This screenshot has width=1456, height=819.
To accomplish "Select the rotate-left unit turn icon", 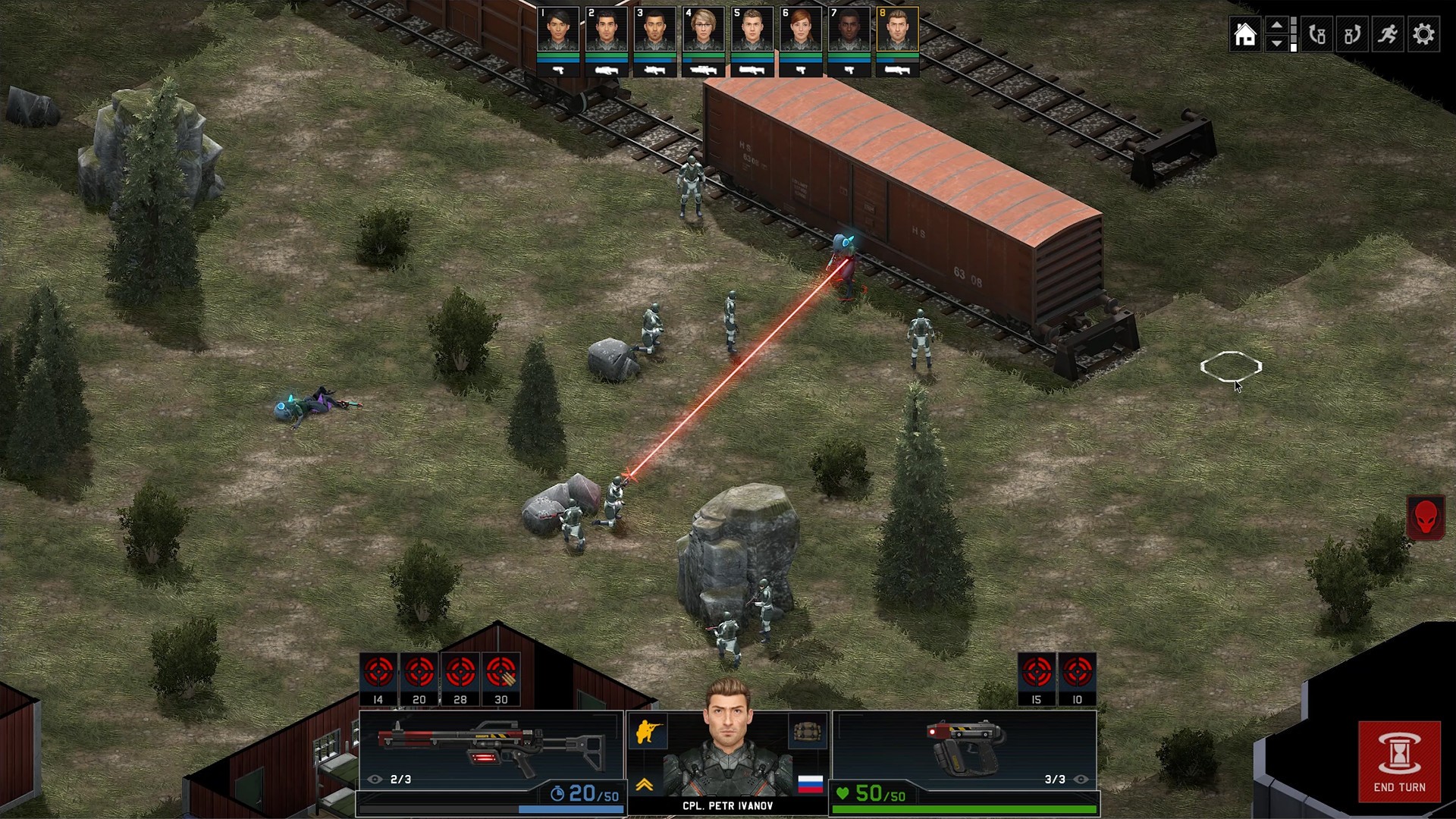I will click(1317, 34).
